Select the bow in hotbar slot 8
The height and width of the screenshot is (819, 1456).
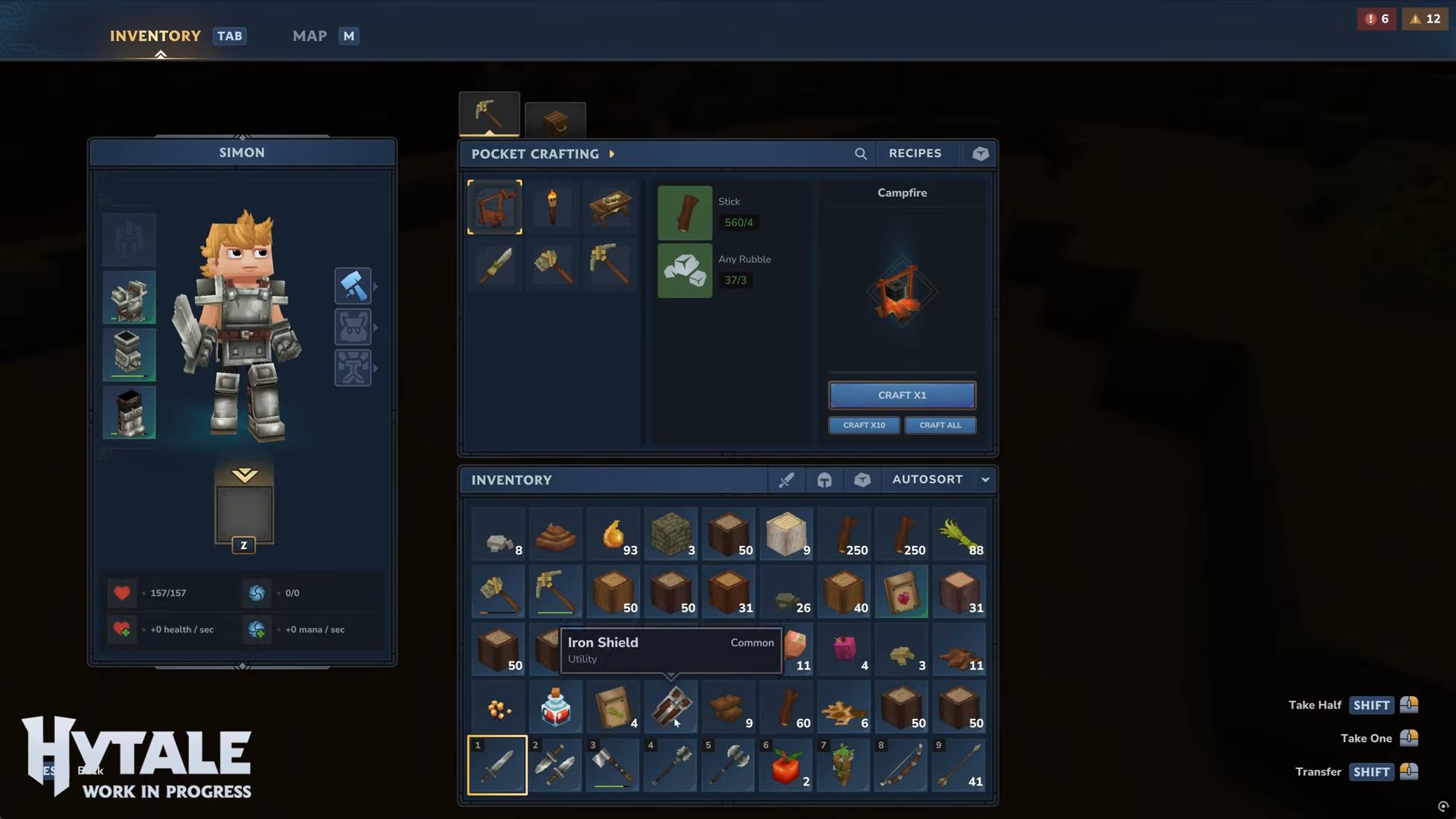[x=901, y=765]
